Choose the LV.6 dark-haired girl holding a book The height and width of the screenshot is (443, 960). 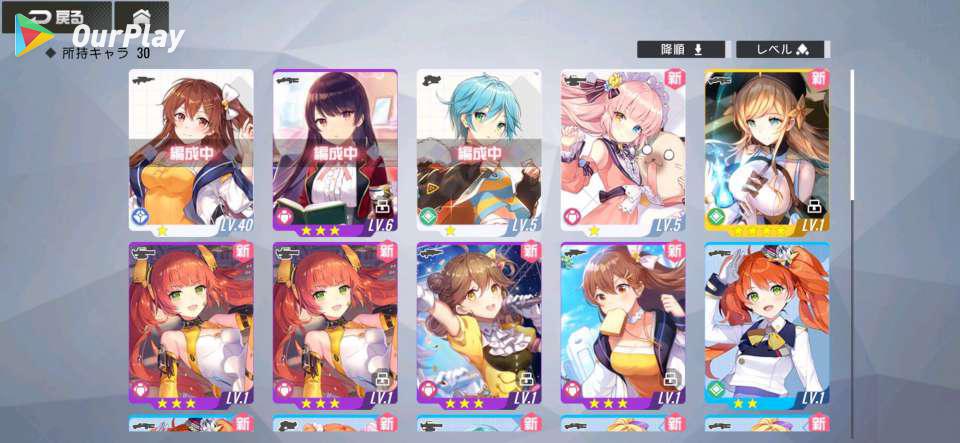335,152
